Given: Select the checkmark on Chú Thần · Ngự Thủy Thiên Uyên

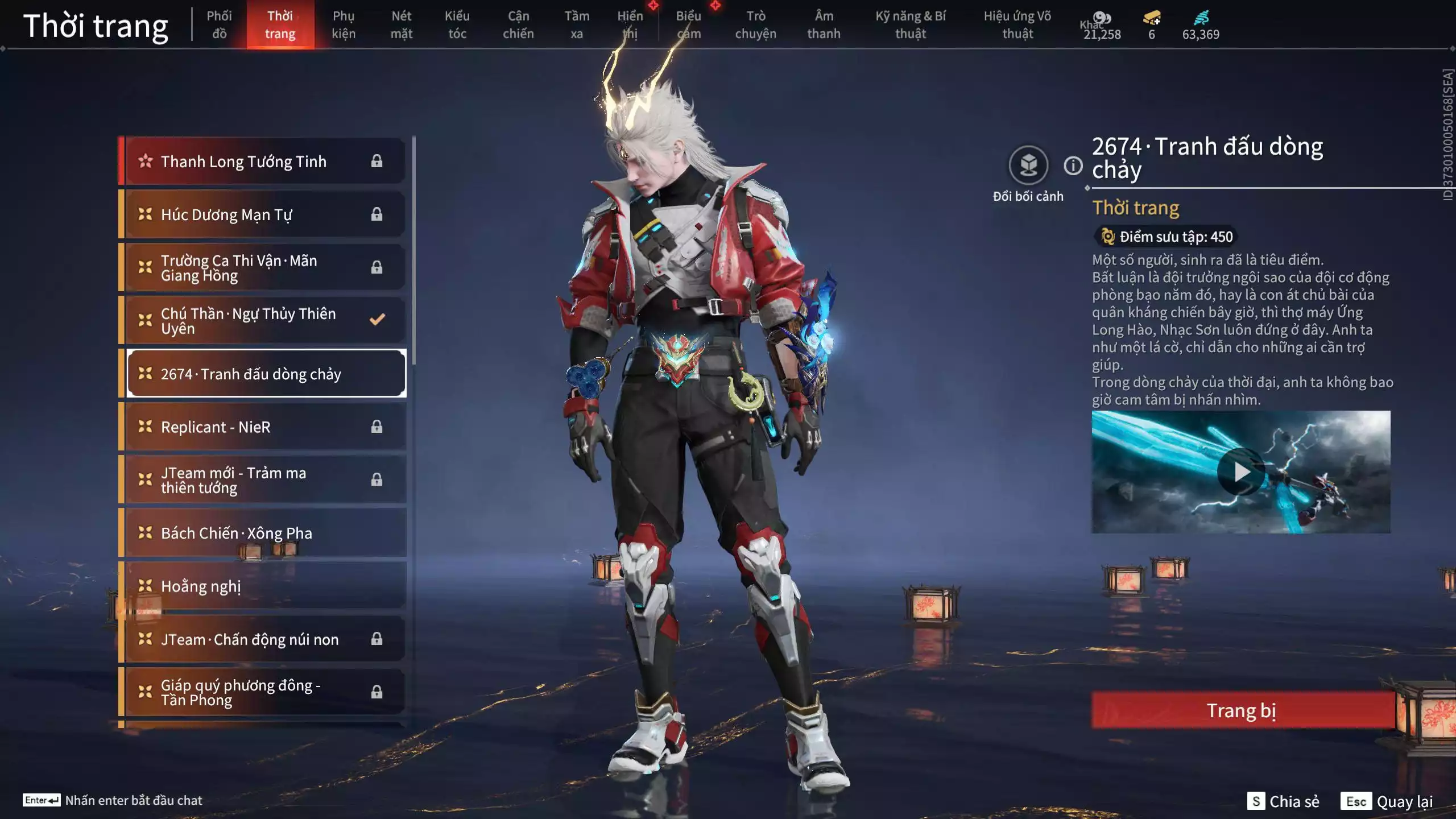Looking at the screenshot, I should pos(377,320).
